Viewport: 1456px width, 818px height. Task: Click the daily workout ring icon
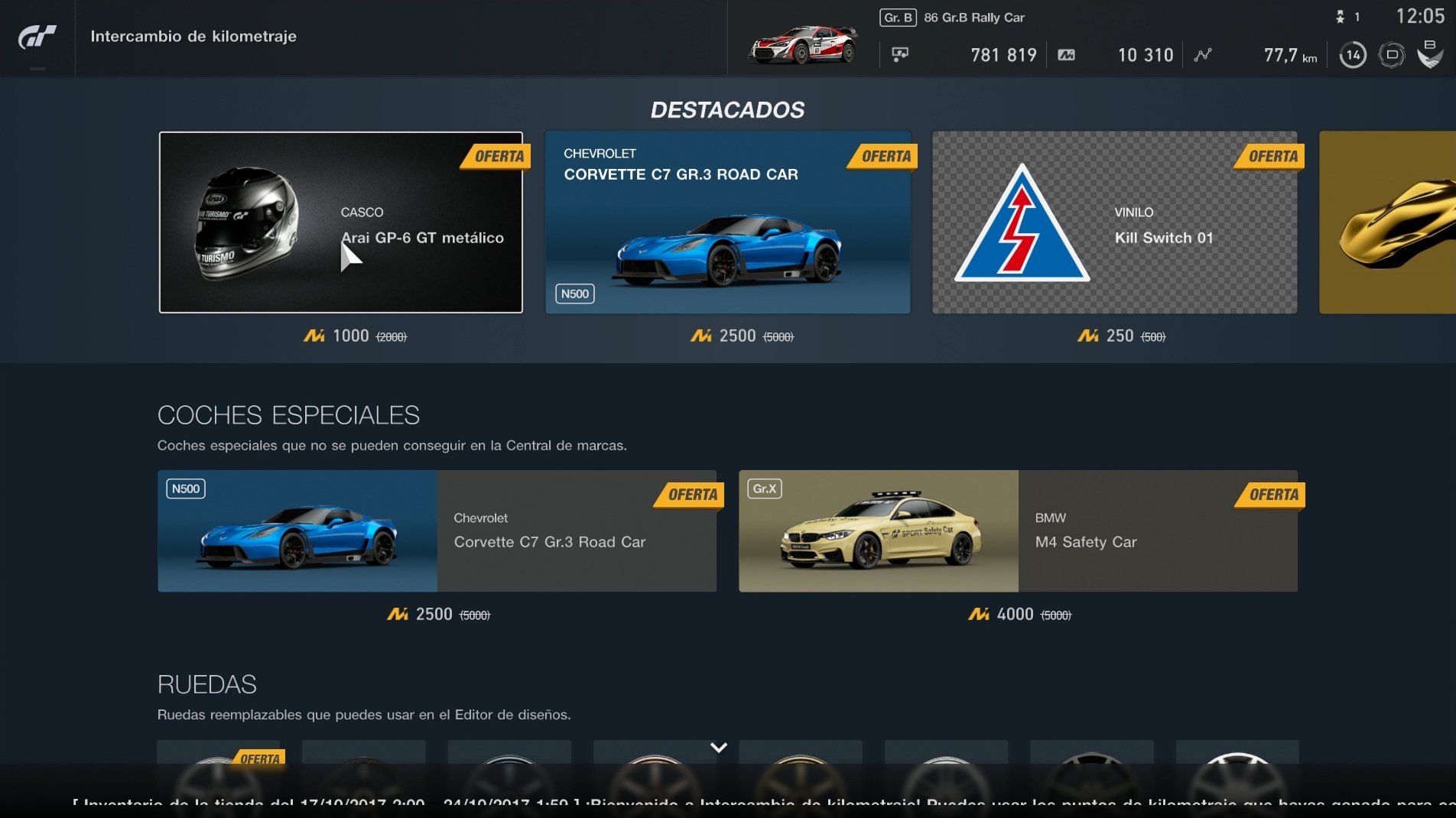pos(1393,54)
